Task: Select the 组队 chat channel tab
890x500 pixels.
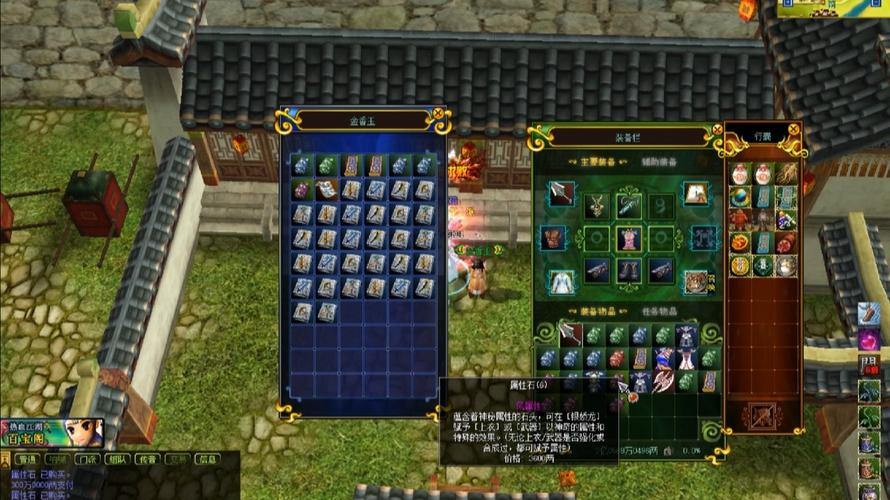Action: pyautogui.click(x=119, y=460)
